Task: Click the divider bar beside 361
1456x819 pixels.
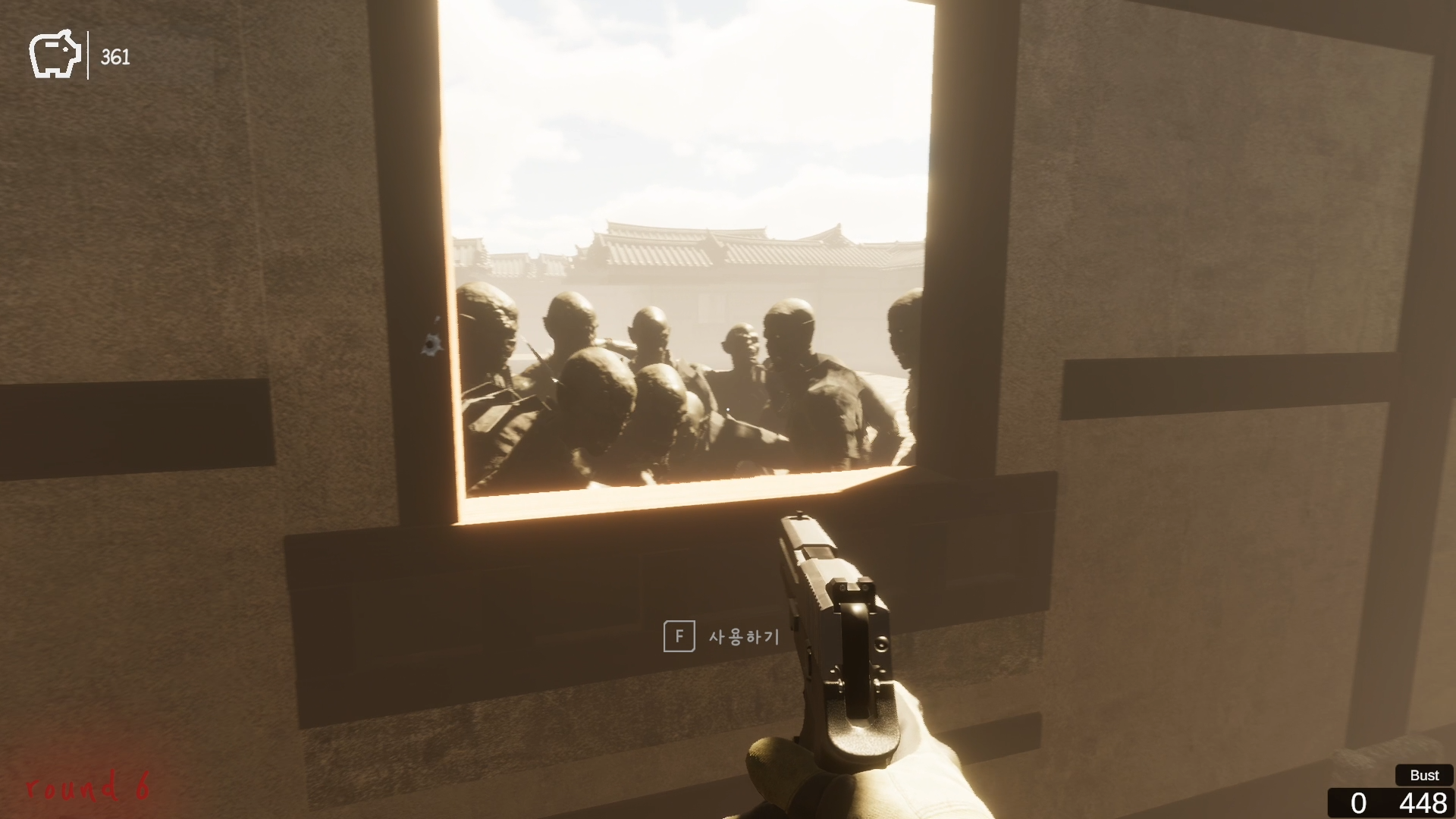Action: (89, 53)
